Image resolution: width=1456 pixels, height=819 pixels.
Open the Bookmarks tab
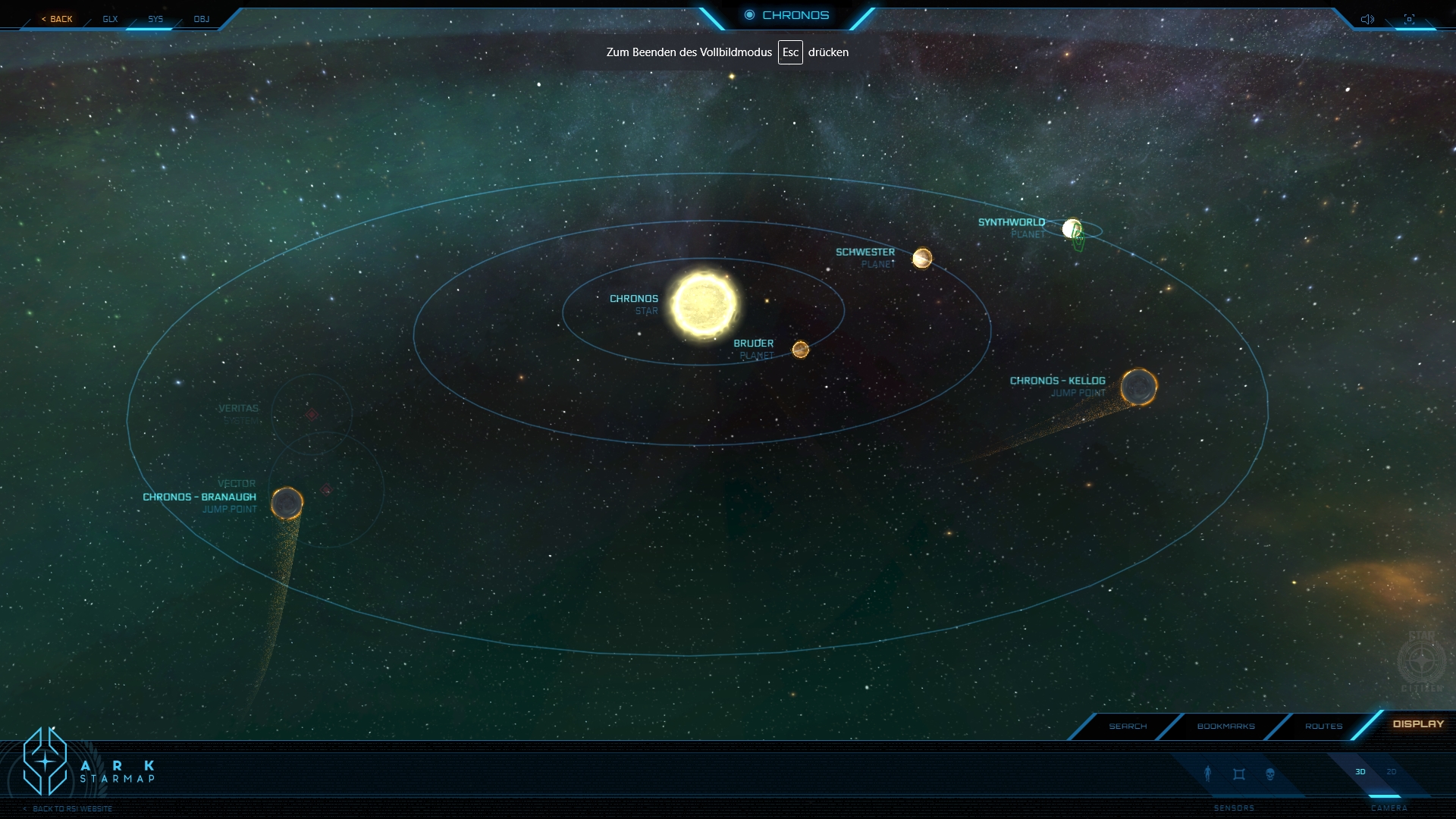tap(1225, 726)
